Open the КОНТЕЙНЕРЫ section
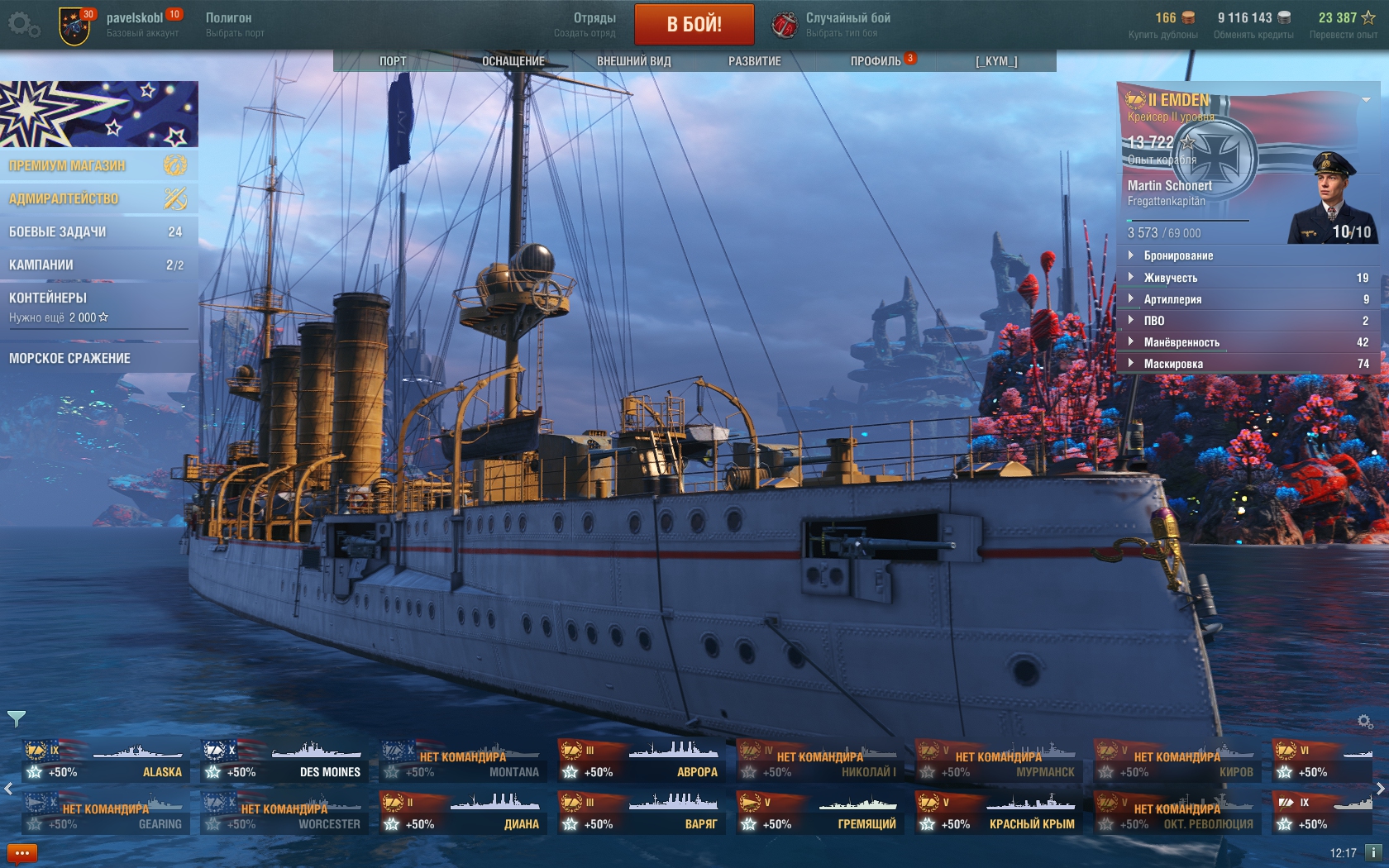The image size is (1389, 868). coord(98,306)
